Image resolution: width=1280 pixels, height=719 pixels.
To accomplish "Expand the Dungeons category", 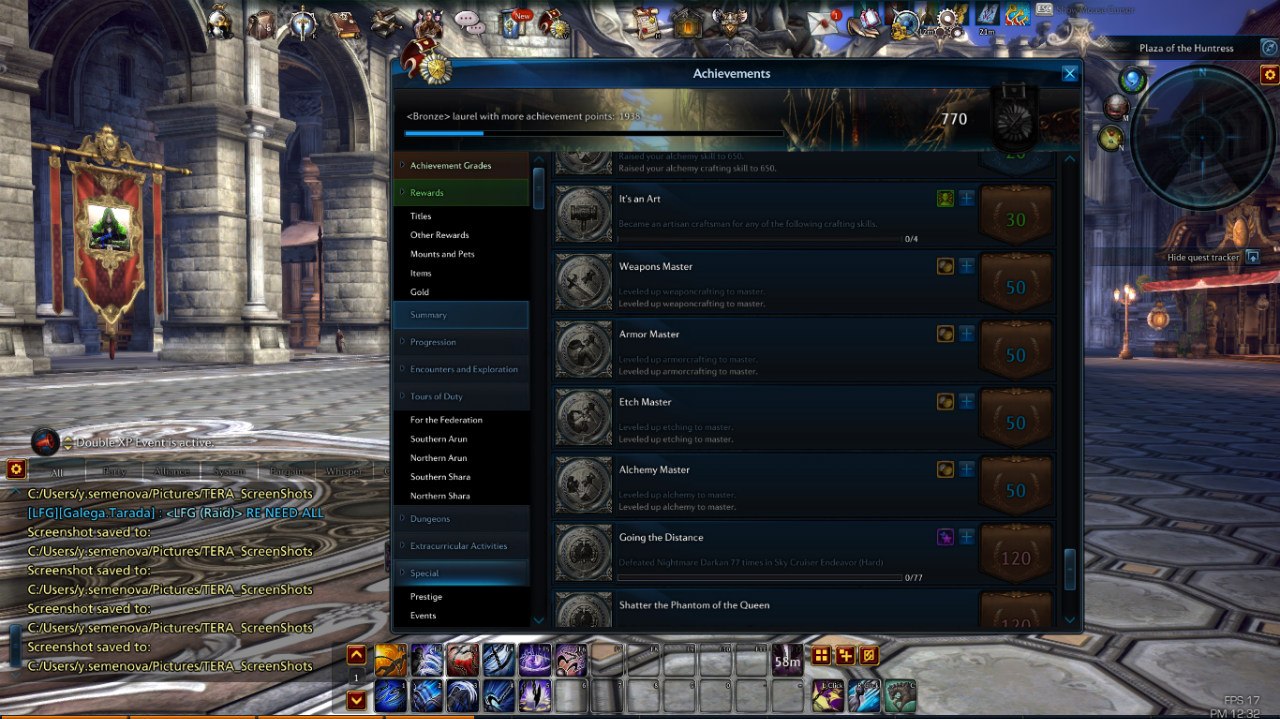I will pyautogui.click(x=430, y=519).
